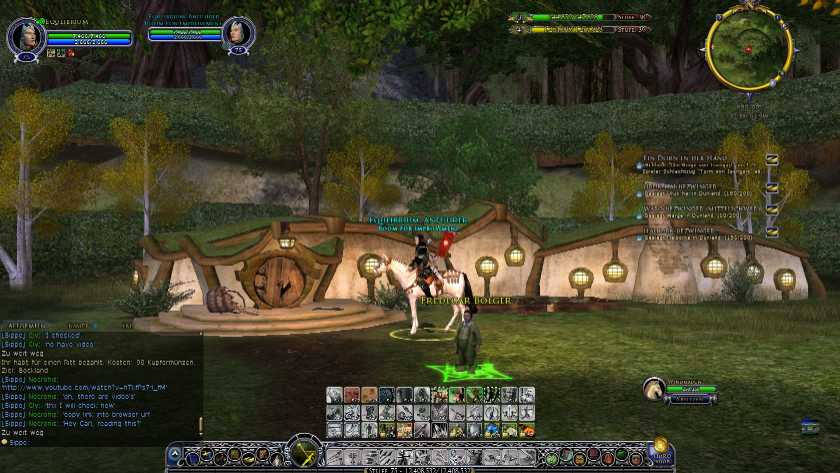Use the first skill in the top extra skill row
This screenshot has width=840, height=473.
pos(334,395)
